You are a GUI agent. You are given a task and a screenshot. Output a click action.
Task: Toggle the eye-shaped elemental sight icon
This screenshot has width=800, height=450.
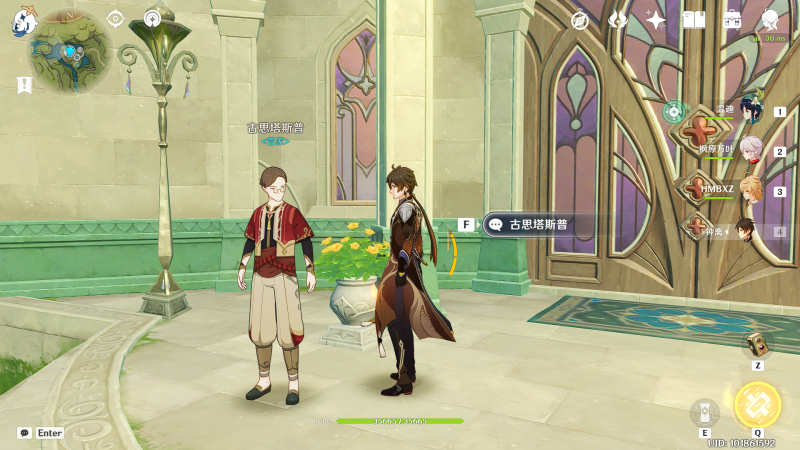click(x=116, y=18)
